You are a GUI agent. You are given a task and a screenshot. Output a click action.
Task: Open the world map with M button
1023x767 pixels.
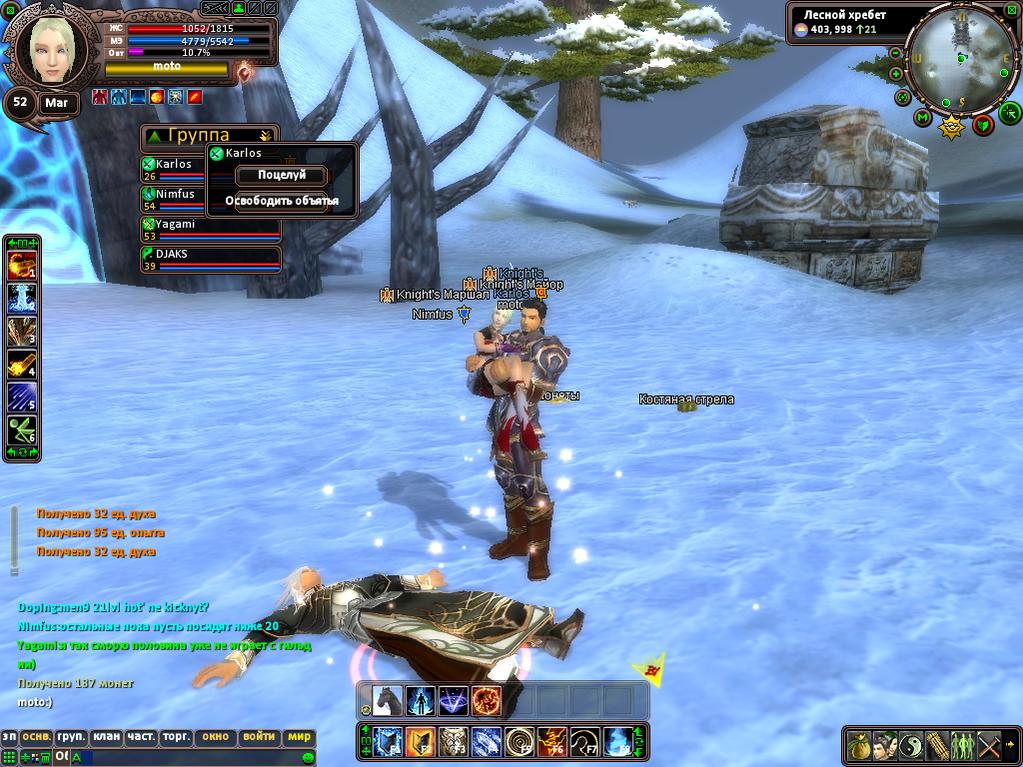922,118
